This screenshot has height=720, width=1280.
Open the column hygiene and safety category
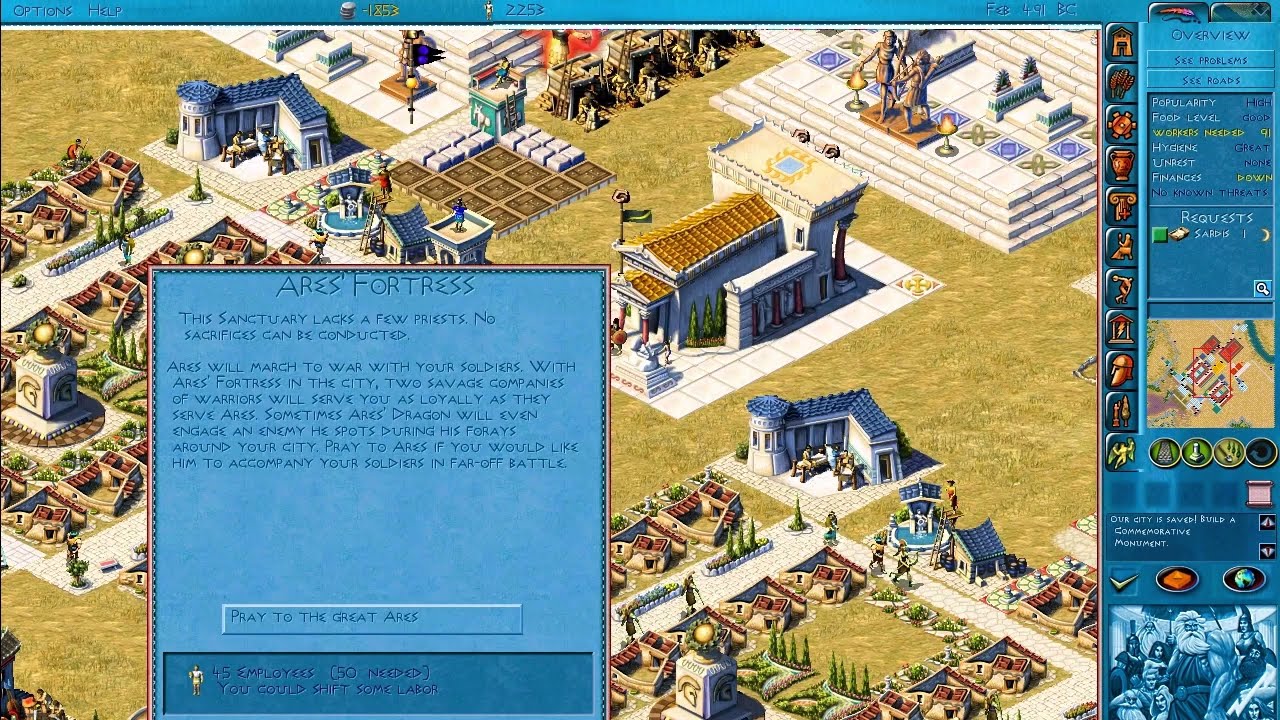pyautogui.click(x=1122, y=207)
